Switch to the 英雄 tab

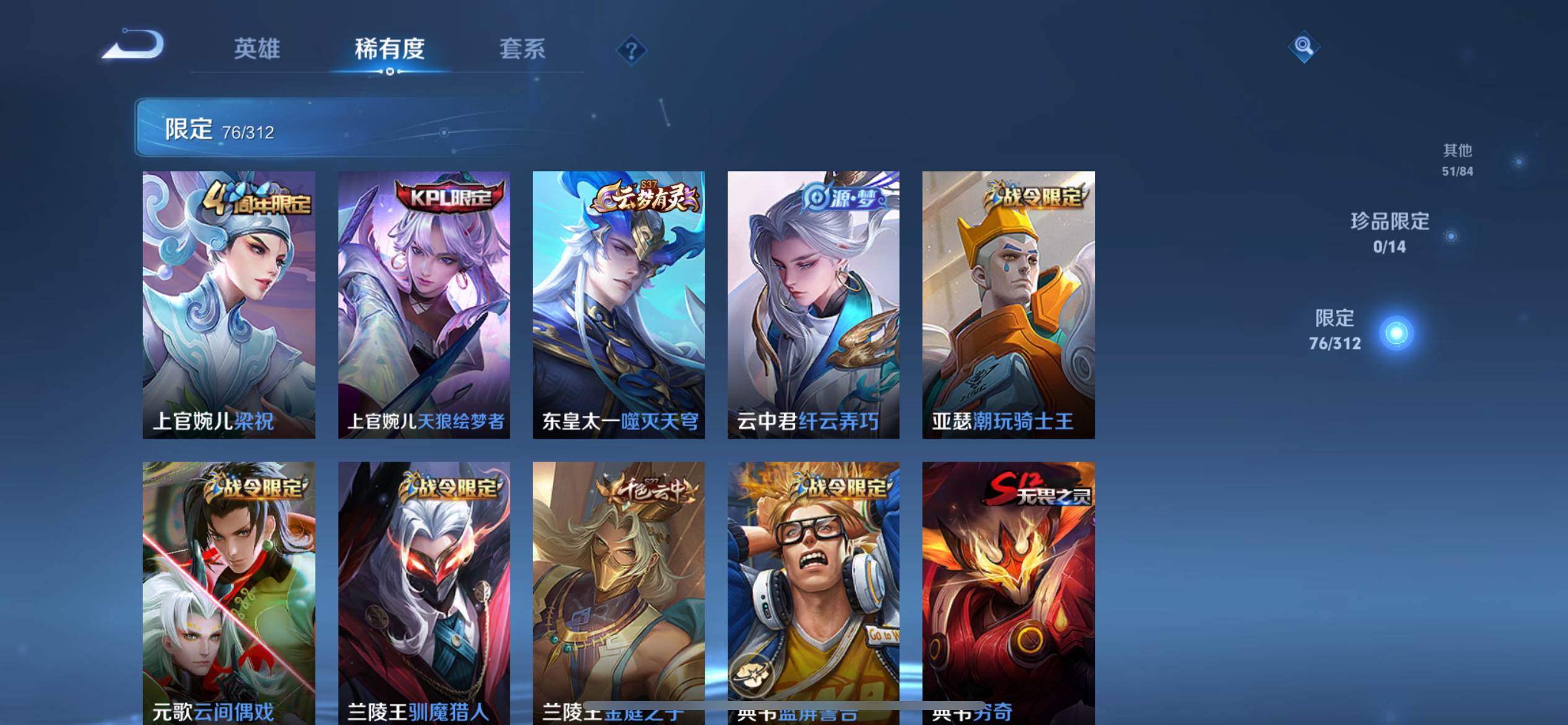[257, 48]
